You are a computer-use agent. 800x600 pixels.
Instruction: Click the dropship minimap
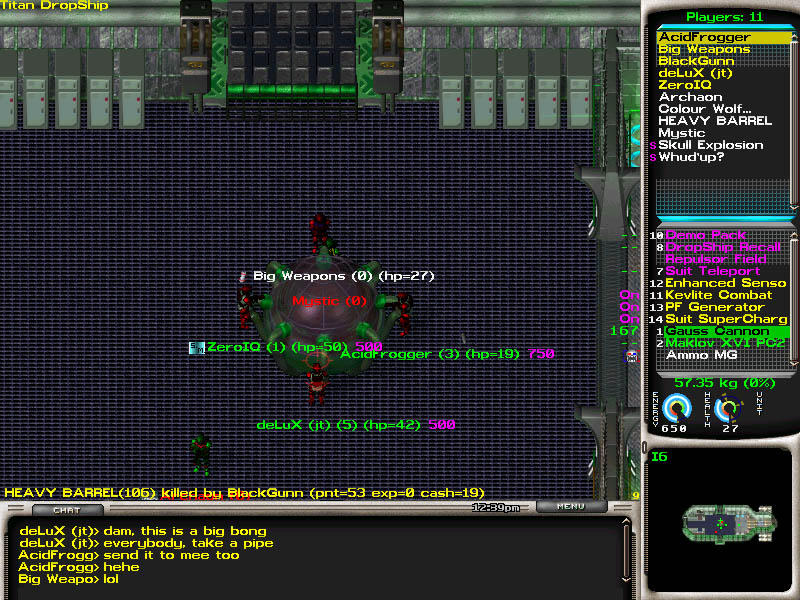(718, 523)
